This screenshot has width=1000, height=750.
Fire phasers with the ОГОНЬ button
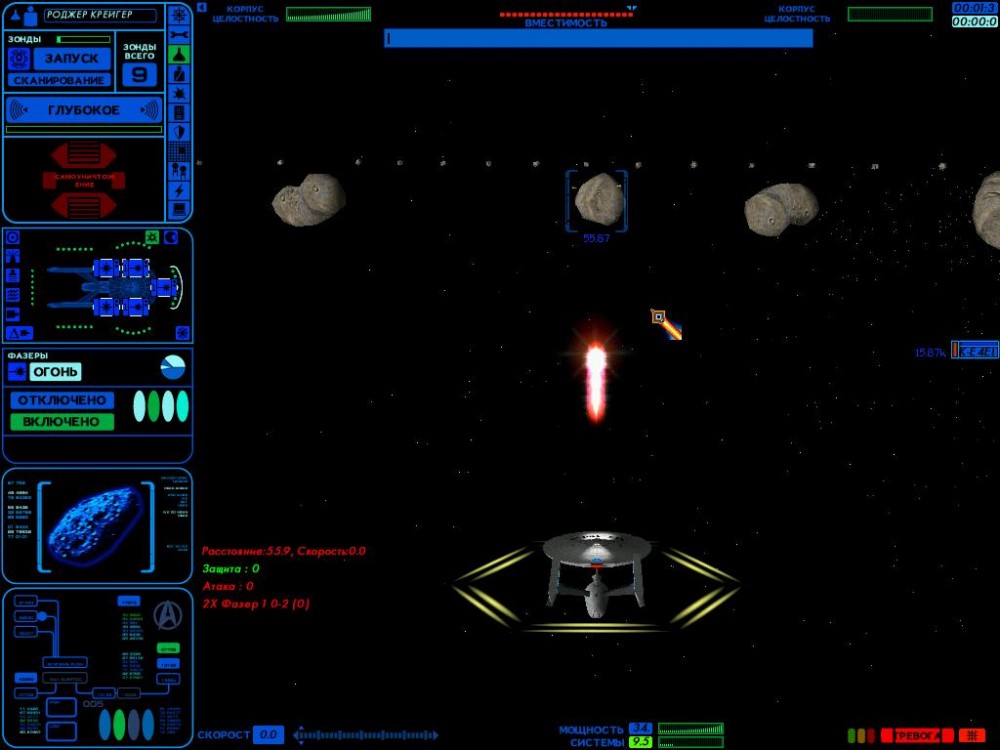(x=55, y=372)
